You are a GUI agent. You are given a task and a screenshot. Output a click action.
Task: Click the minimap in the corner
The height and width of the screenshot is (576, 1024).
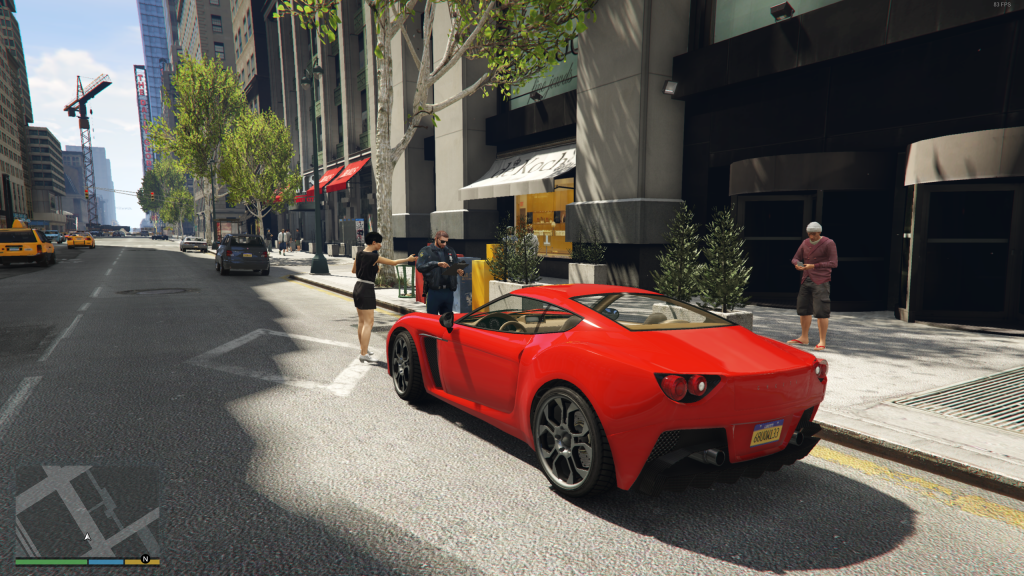coord(87,510)
